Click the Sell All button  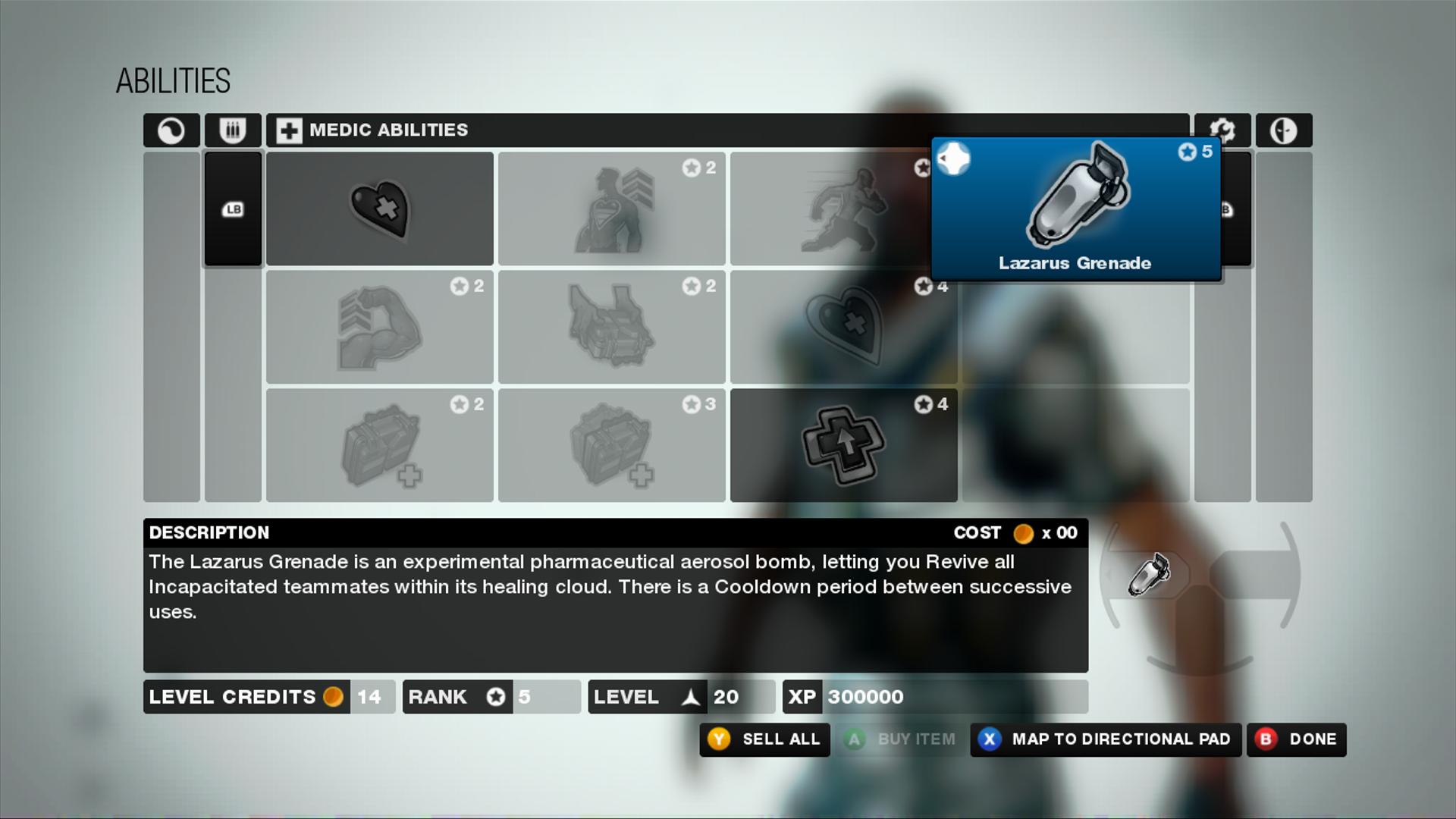[764, 739]
